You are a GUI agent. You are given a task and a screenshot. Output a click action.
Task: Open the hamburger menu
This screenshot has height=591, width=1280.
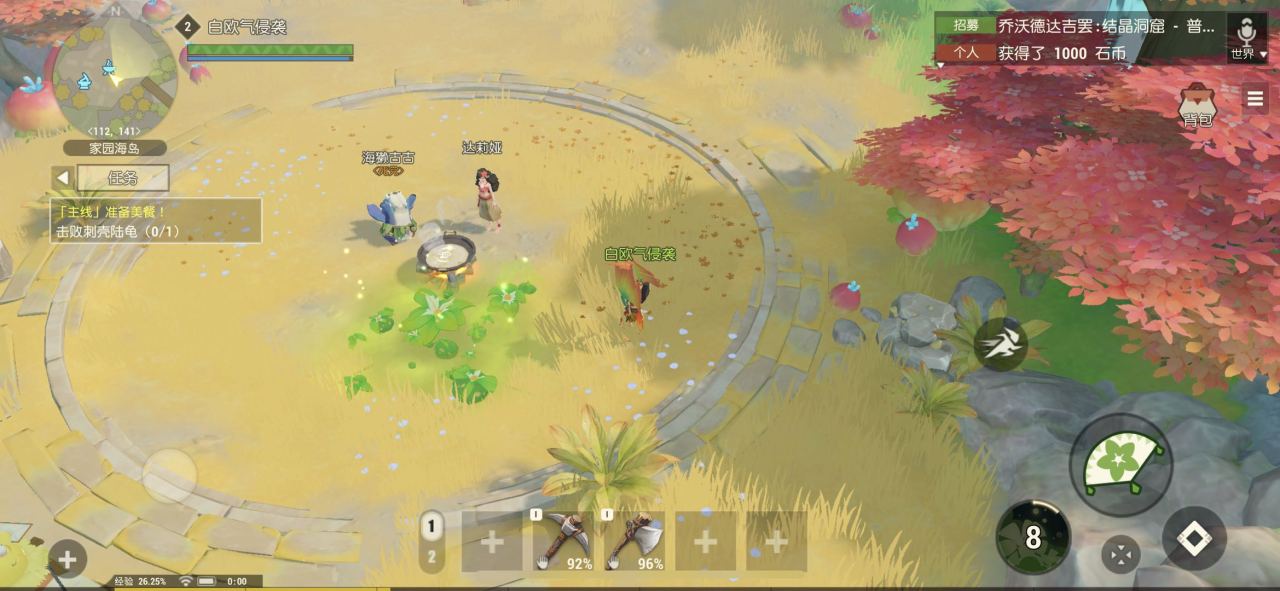point(1255,98)
